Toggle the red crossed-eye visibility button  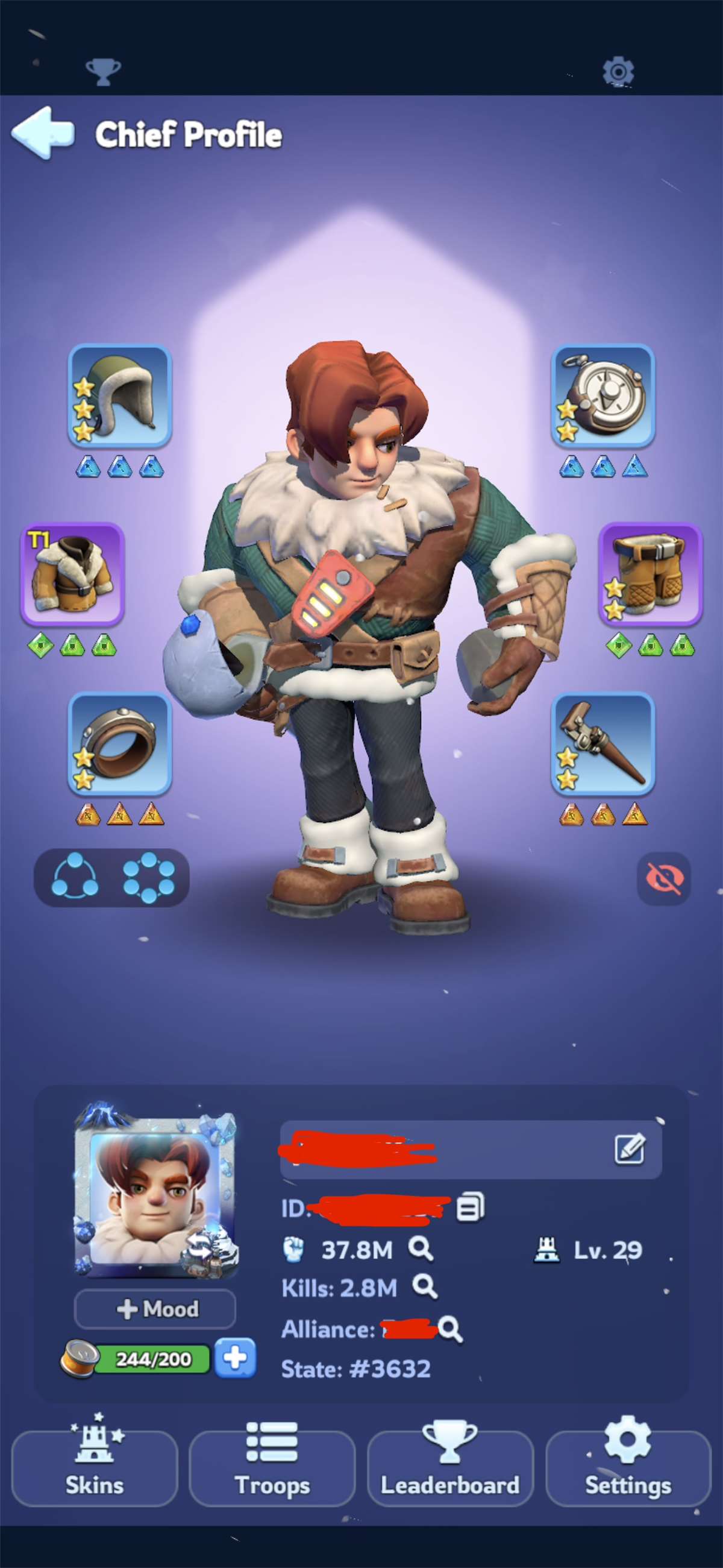pos(663,878)
